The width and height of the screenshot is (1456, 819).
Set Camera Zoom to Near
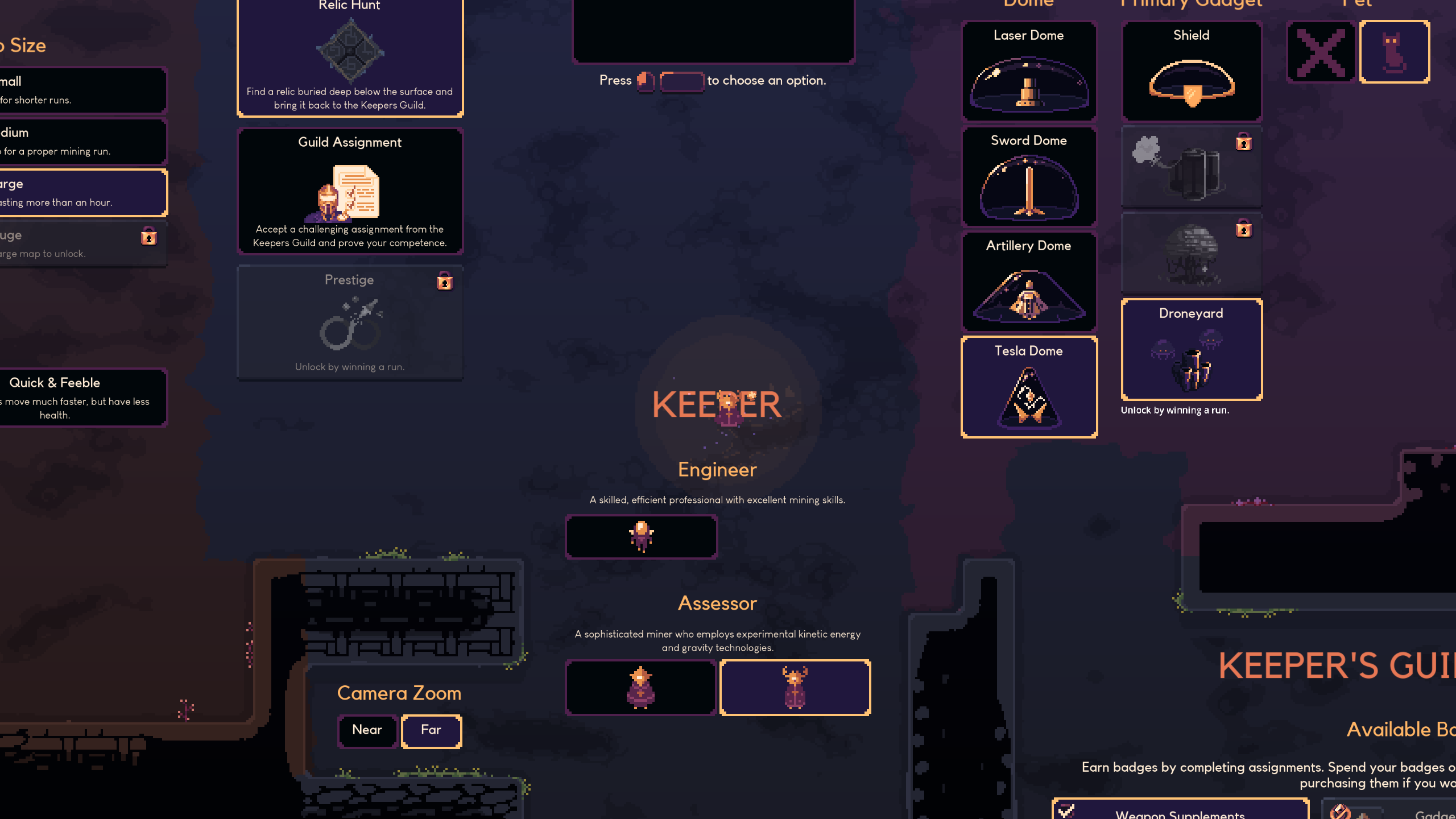pos(367,731)
